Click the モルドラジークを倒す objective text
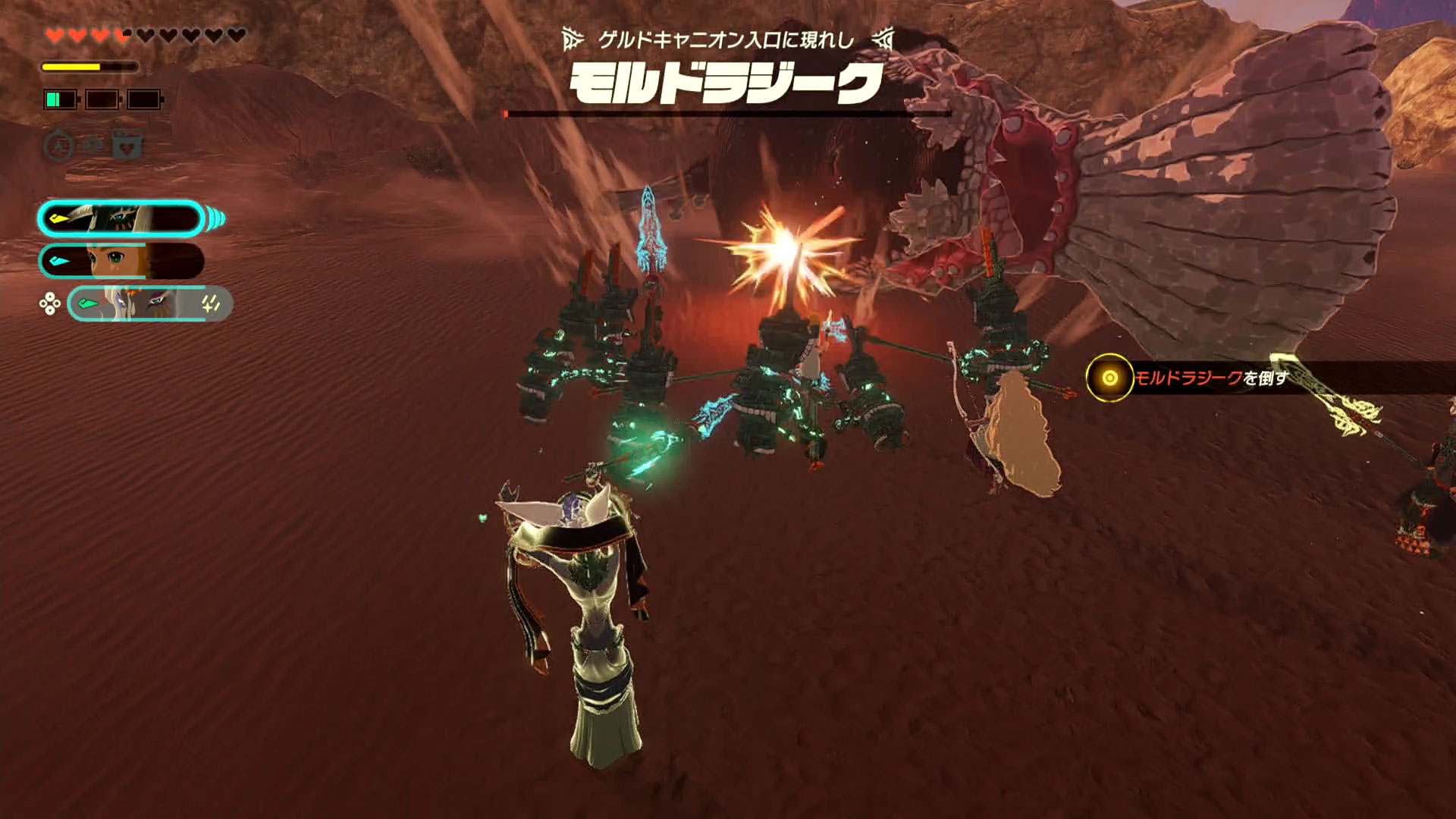 1213,379
